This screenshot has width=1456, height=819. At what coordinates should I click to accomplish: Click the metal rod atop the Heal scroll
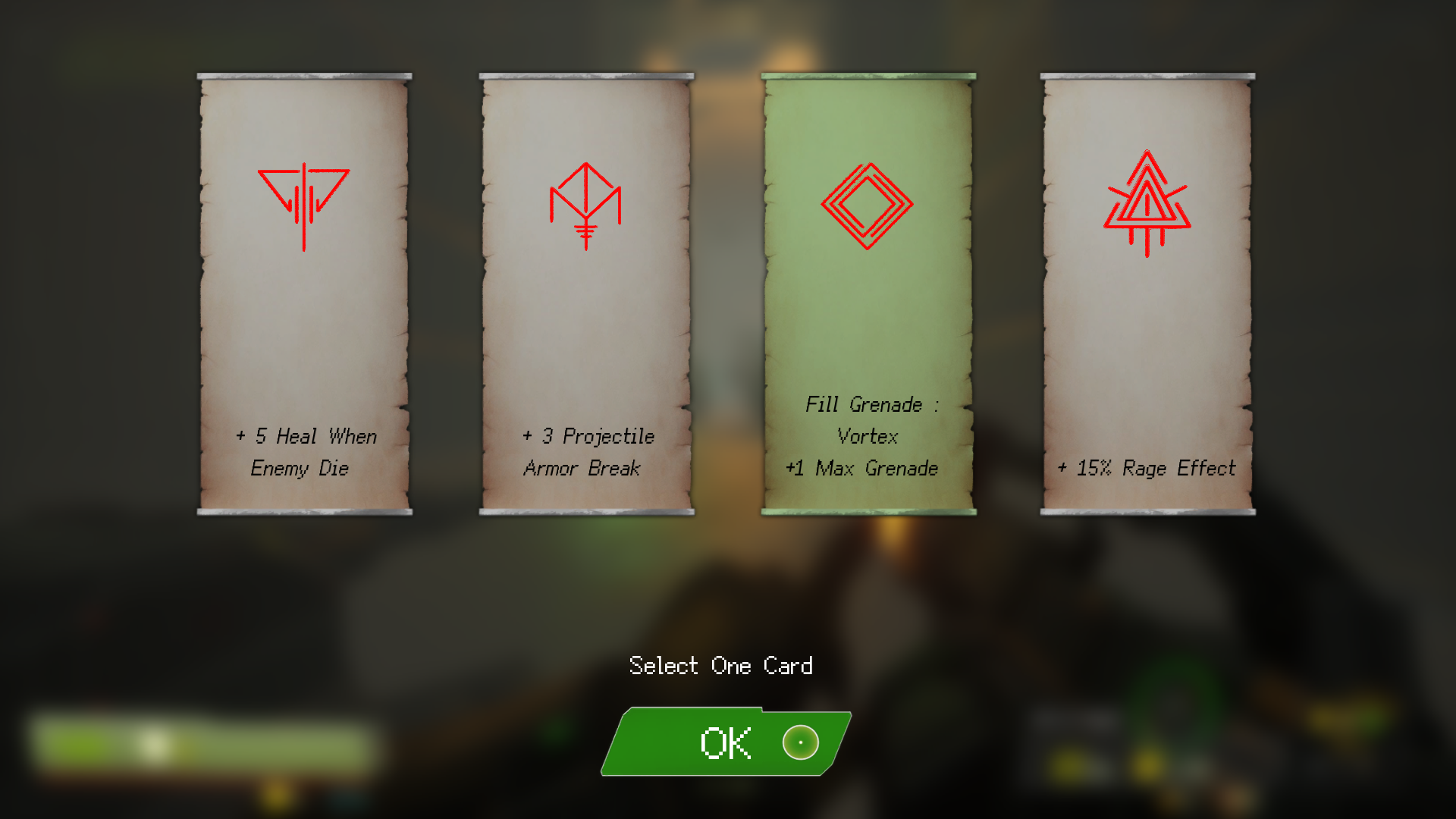coord(303,76)
